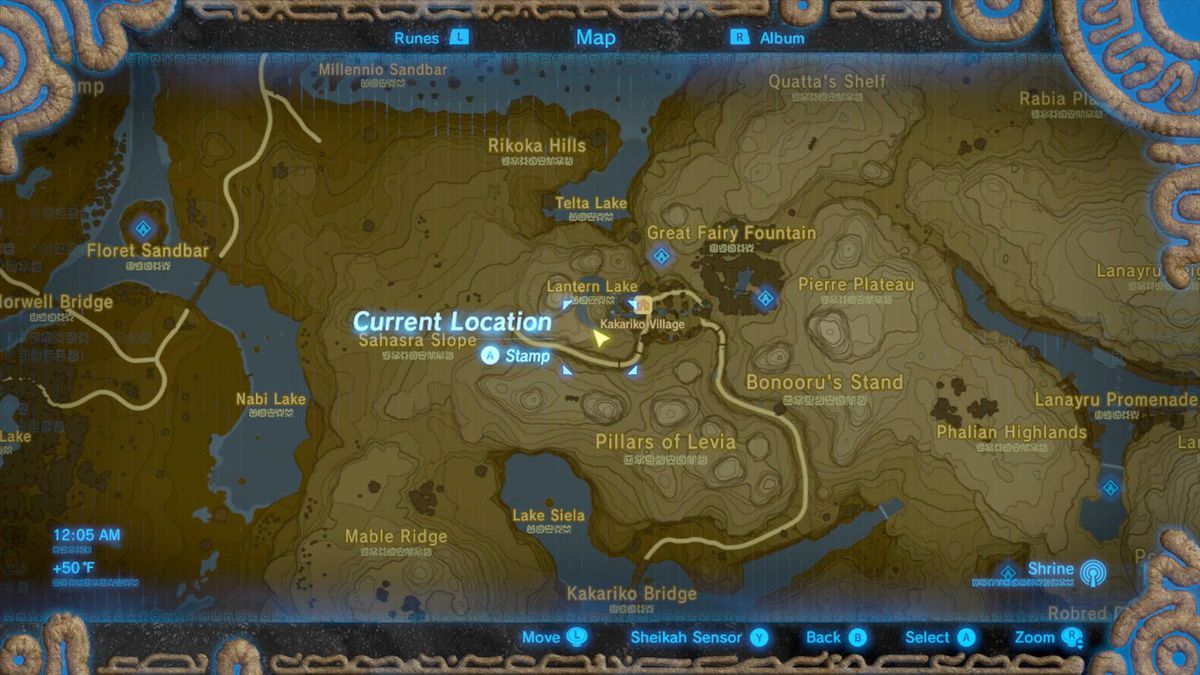The height and width of the screenshot is (675, 1200).
Task: Choose the shrine marker beside Pierre Plateau
Action: (x=766, y=296)
